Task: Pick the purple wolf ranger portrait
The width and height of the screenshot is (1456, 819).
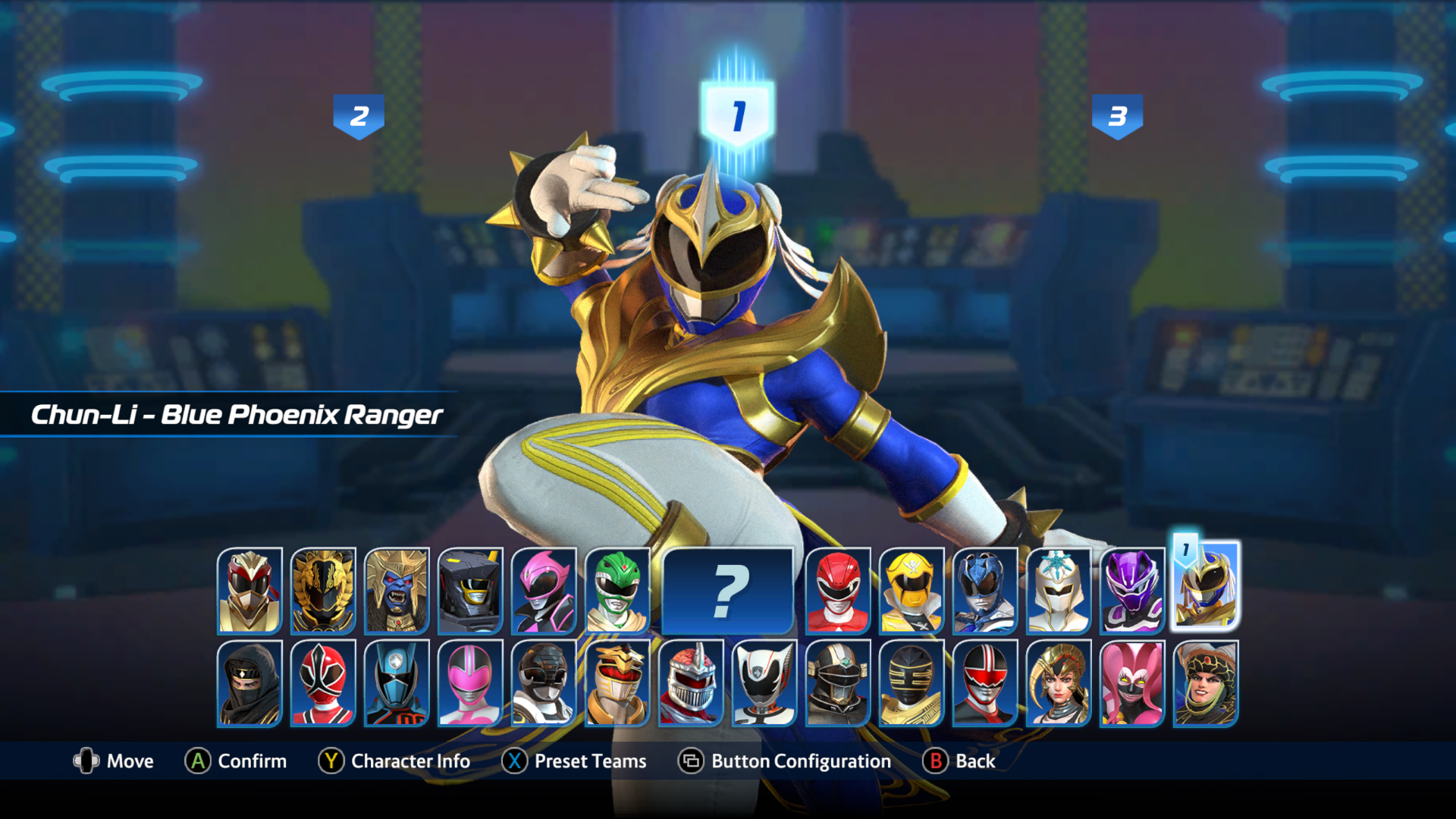Action: tap(1131, 591)
